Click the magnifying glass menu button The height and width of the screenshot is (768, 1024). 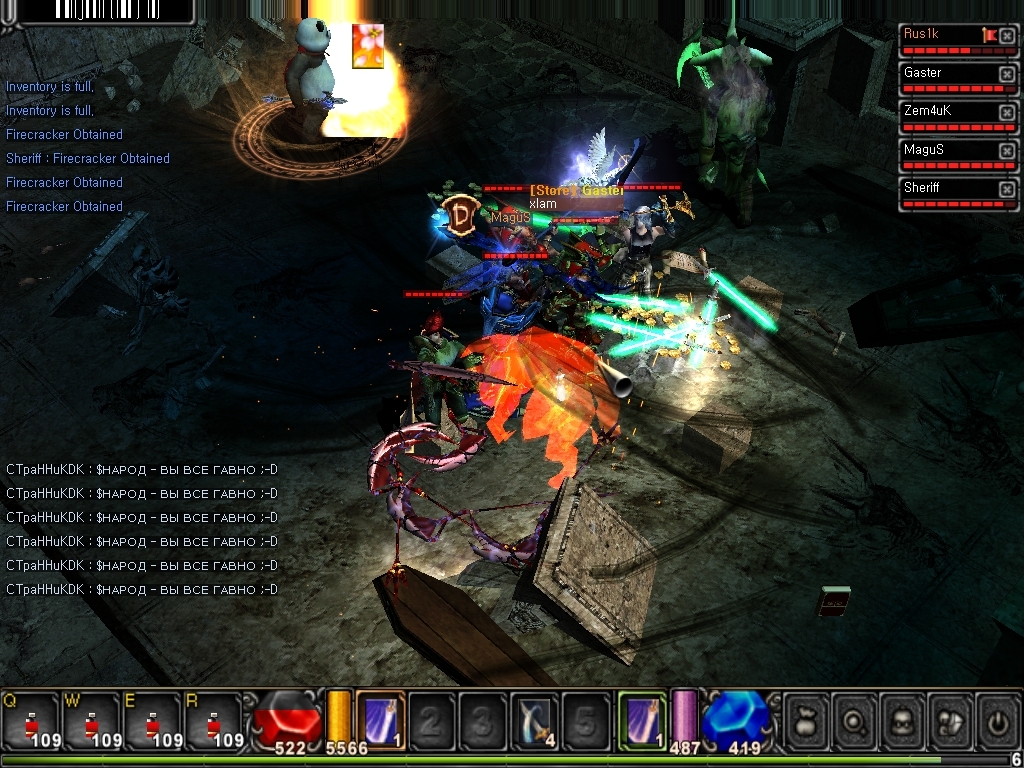coord(854,720)
